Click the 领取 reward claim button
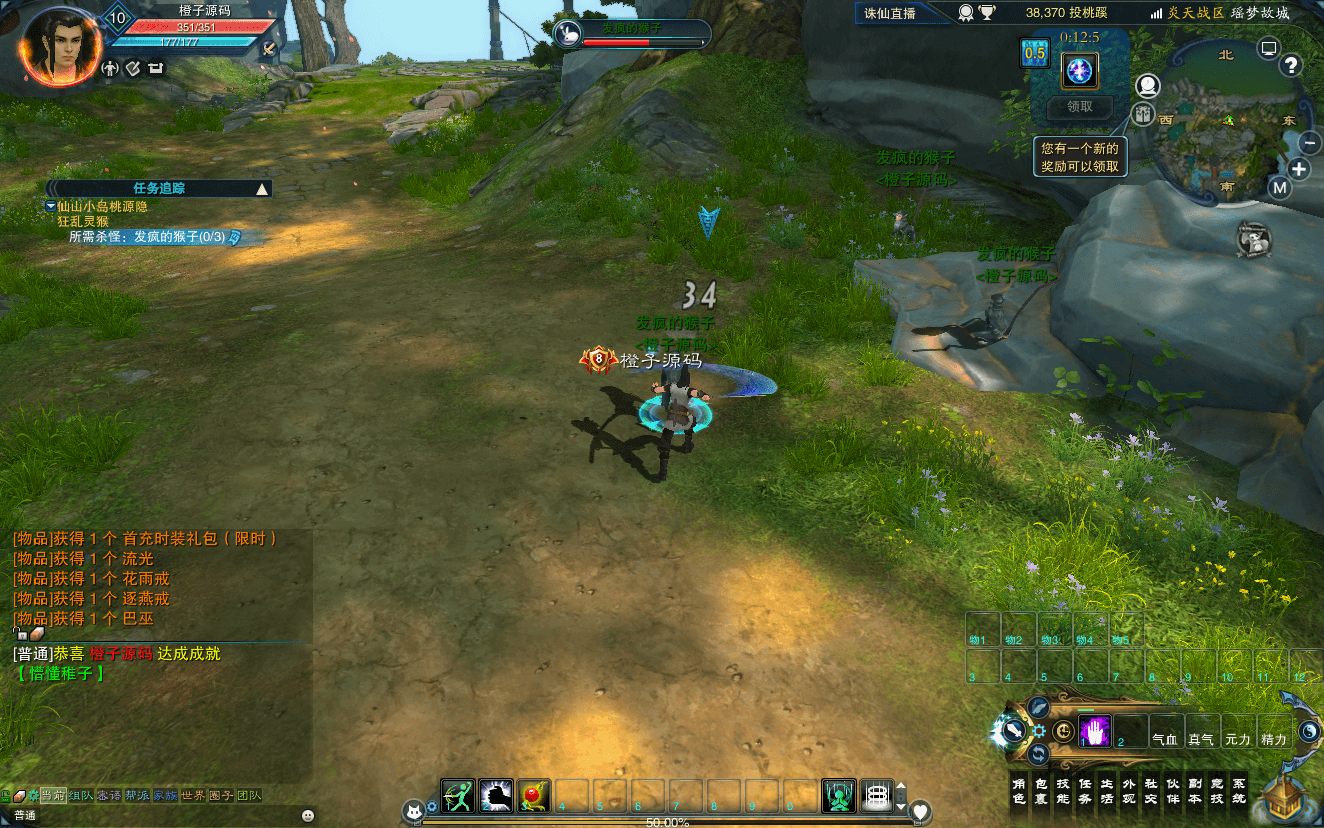 click(1079, 108)
